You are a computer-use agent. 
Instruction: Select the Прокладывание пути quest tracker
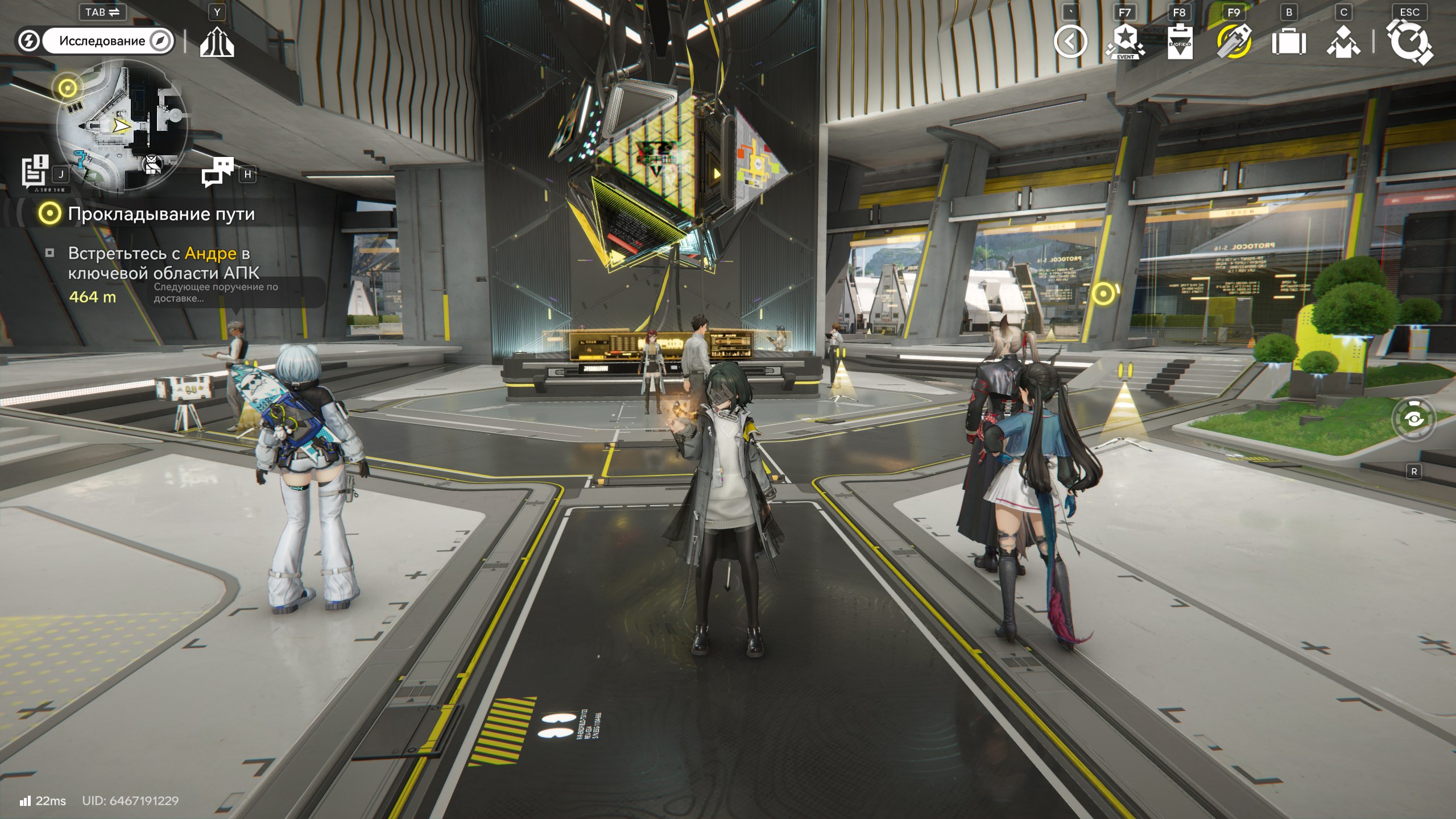160,214
